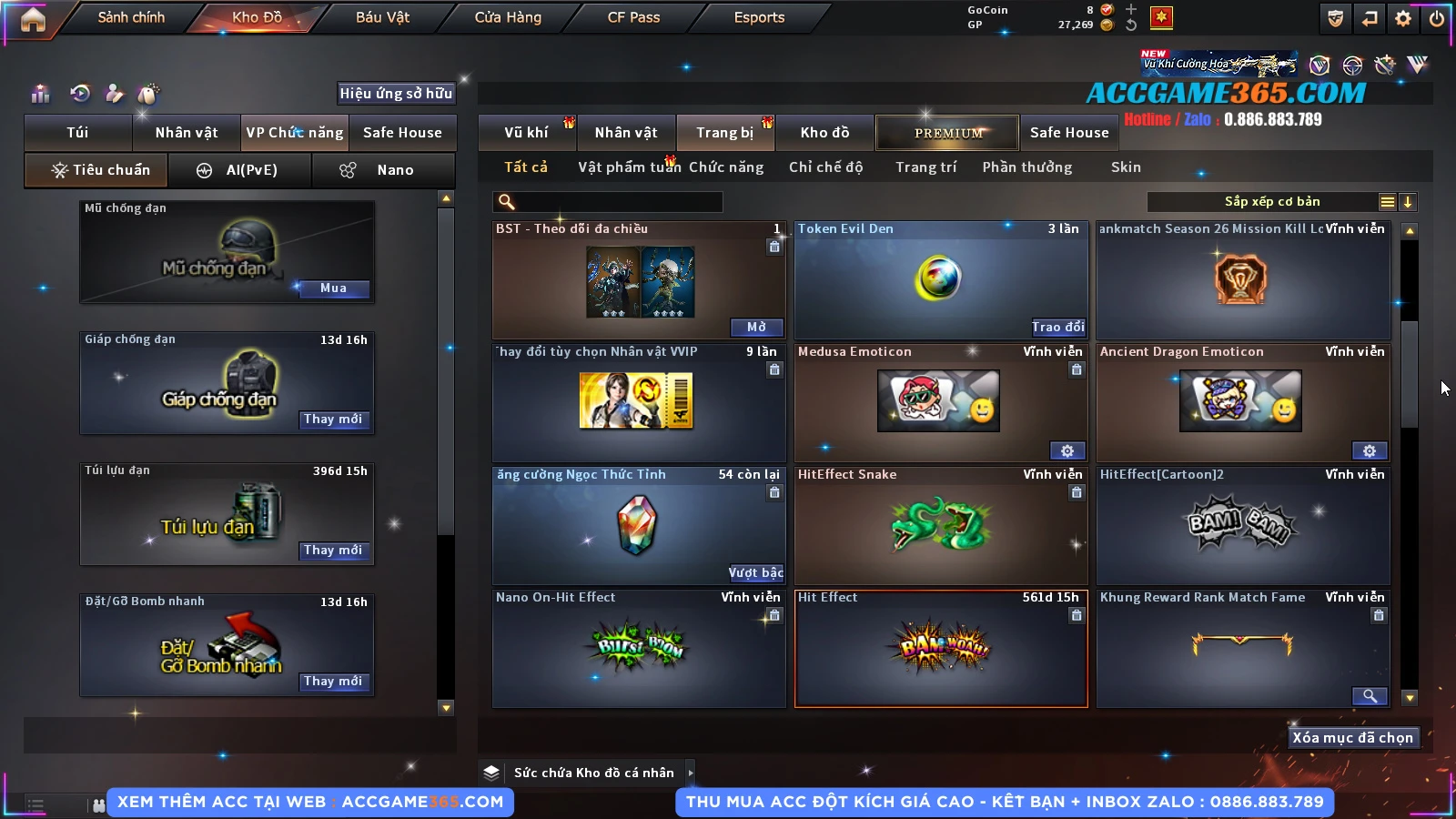Show the Chức năng item filter
This screenshot has height=819, width=1456.
pos(725,167)
